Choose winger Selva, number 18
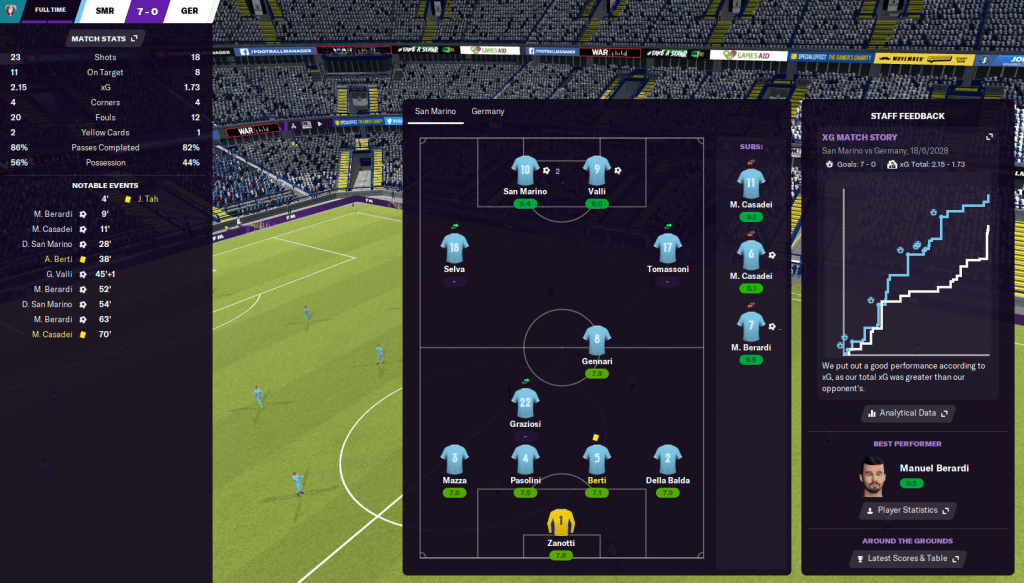Screen dimensions: 1024x583 coord(455,248)
